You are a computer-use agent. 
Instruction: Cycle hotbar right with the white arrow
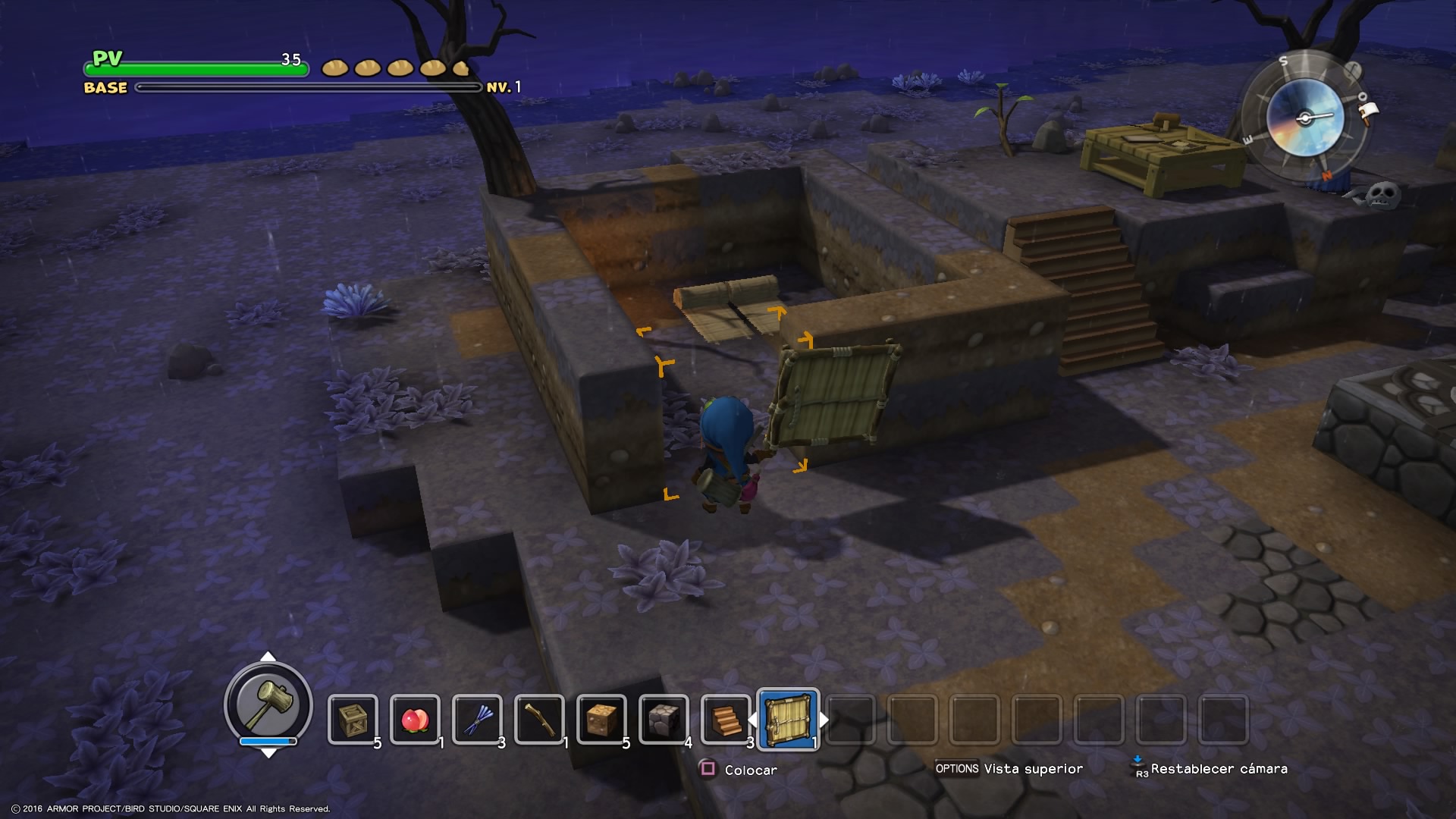[824, 719]
